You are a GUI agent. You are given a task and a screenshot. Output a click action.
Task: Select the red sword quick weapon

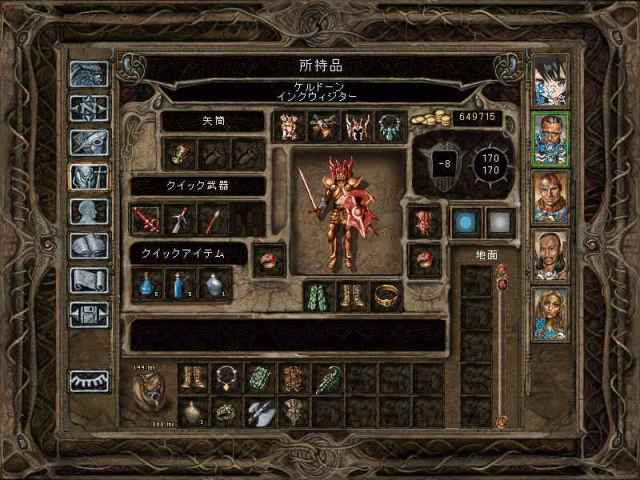click(x=147, y=218)
